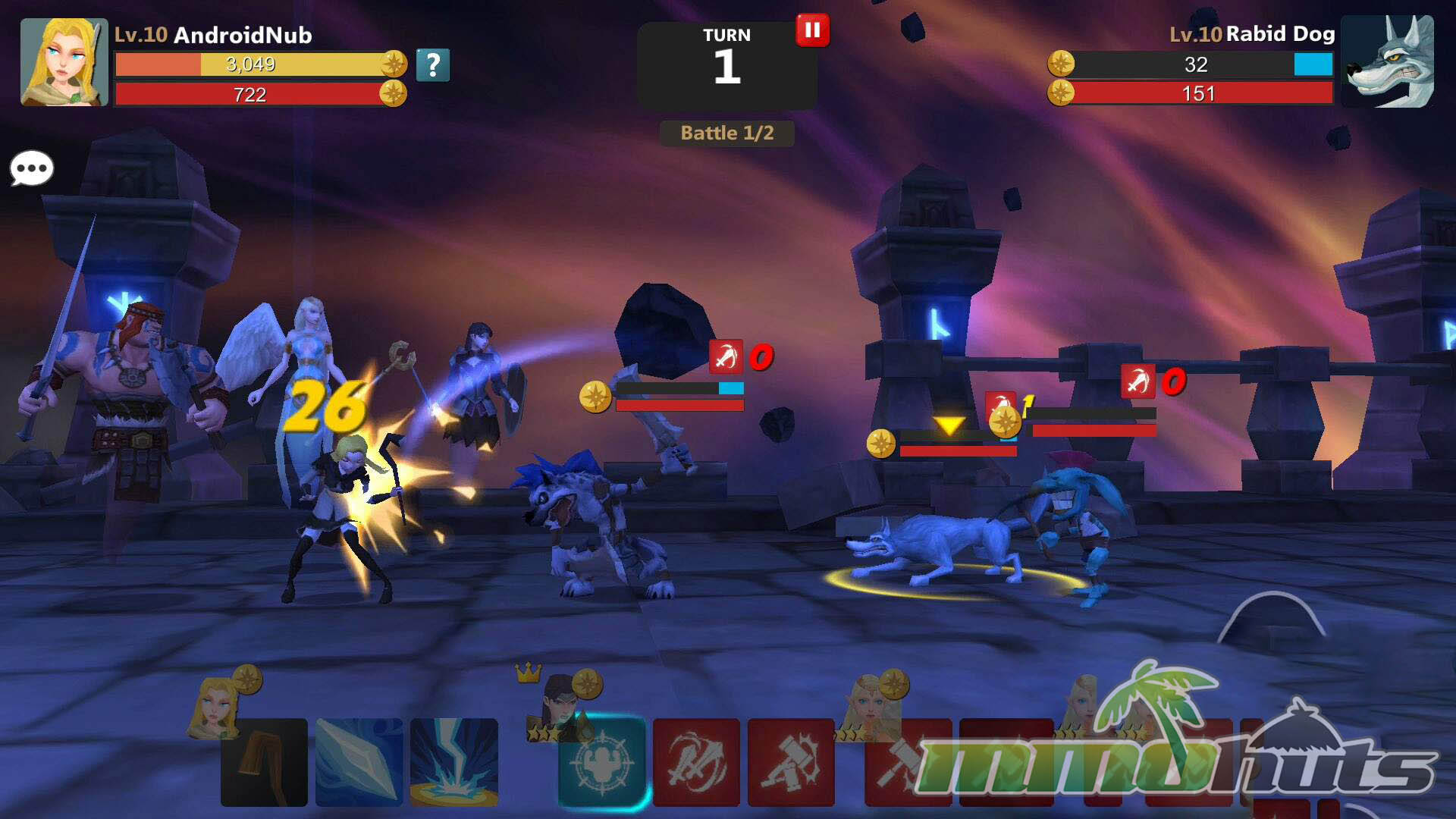Activate the ice crystal shard skill
This screenshot has width=1456, height=819.
coord(359,761)
